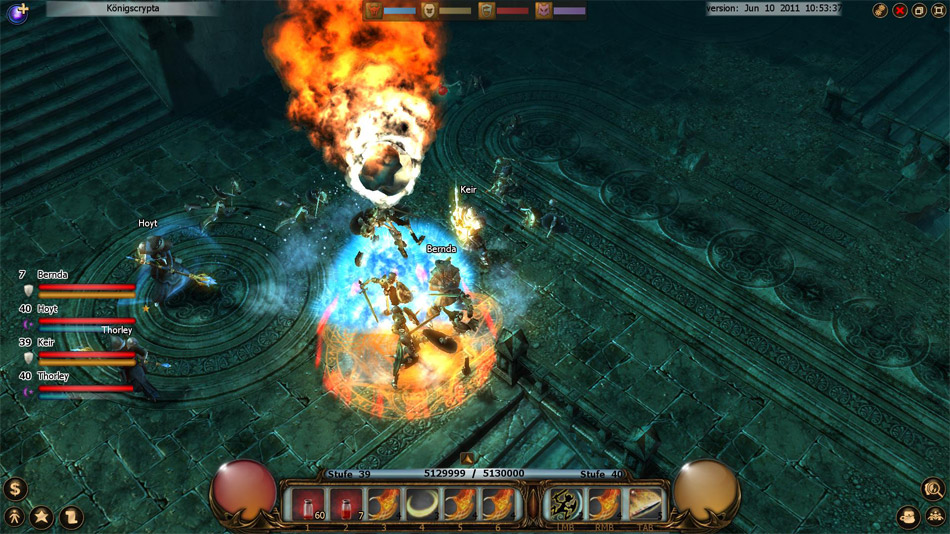Activate the crescent moon skill in slot 4
Image resolution: width=950 pixels, height=534 pixels.
422,505
